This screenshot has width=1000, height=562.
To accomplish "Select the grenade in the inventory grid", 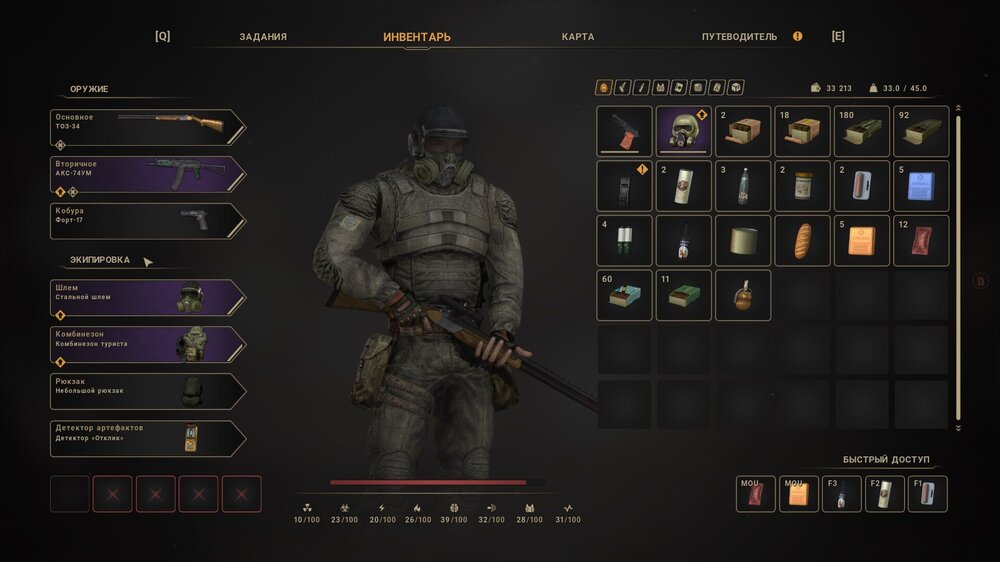I will [743, 296].
